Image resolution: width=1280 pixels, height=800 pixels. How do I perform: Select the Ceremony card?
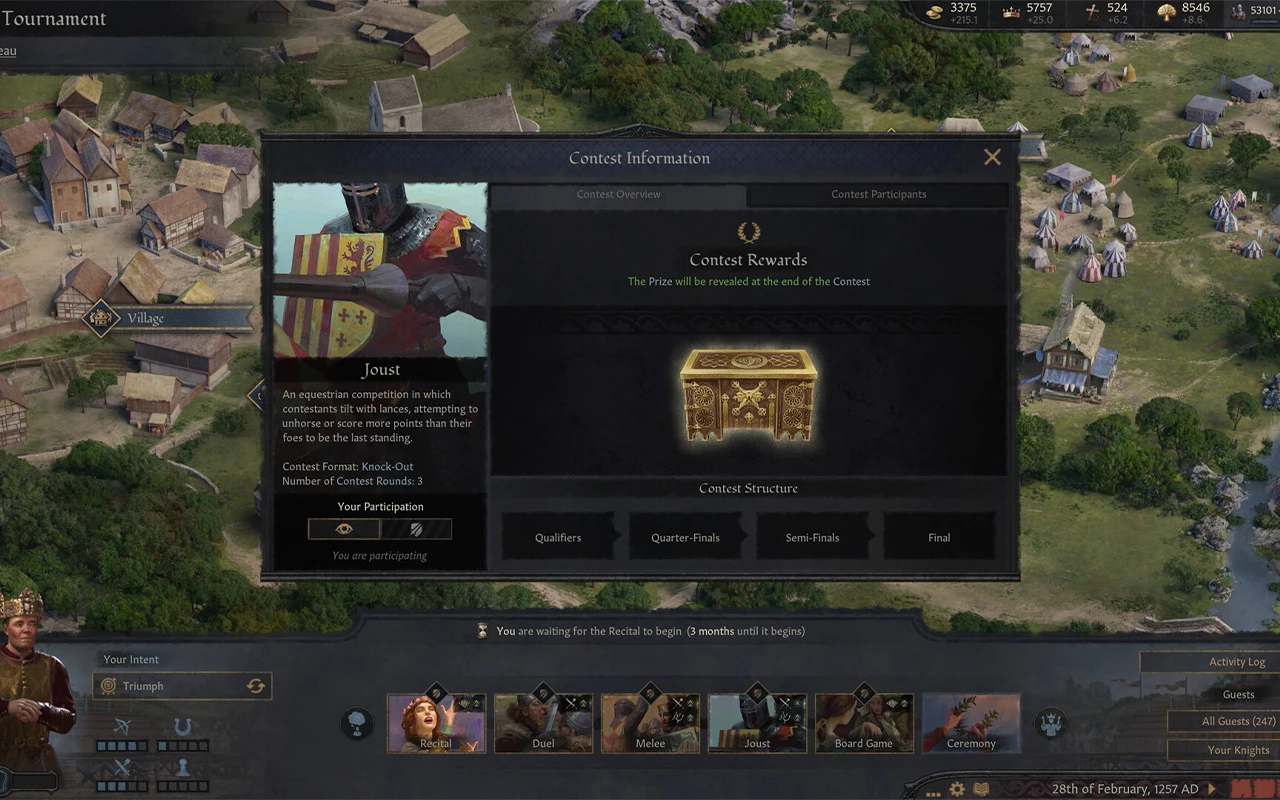pos(971,723)
